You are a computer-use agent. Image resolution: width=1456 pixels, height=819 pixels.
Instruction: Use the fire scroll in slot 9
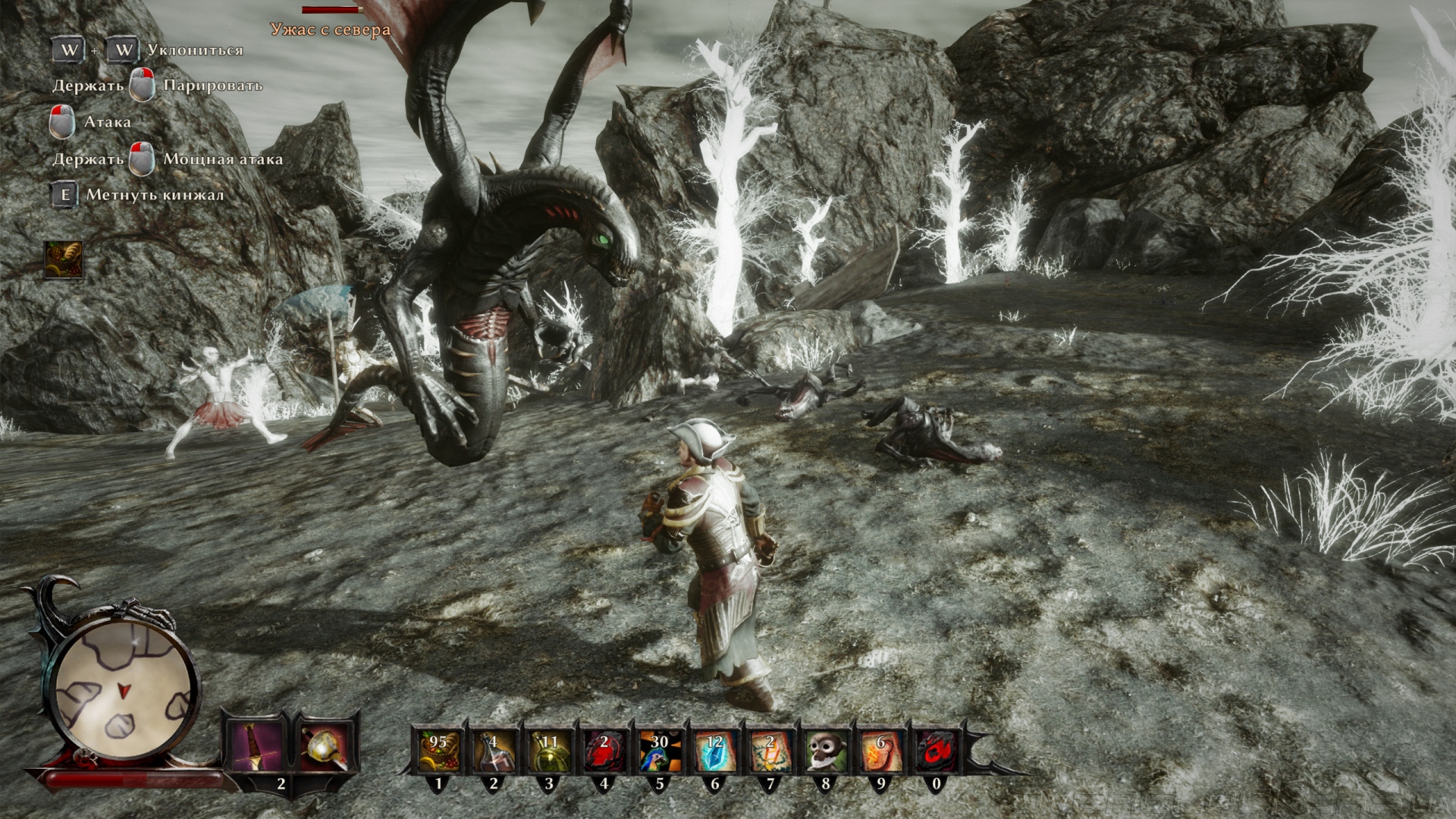(880, 751)
